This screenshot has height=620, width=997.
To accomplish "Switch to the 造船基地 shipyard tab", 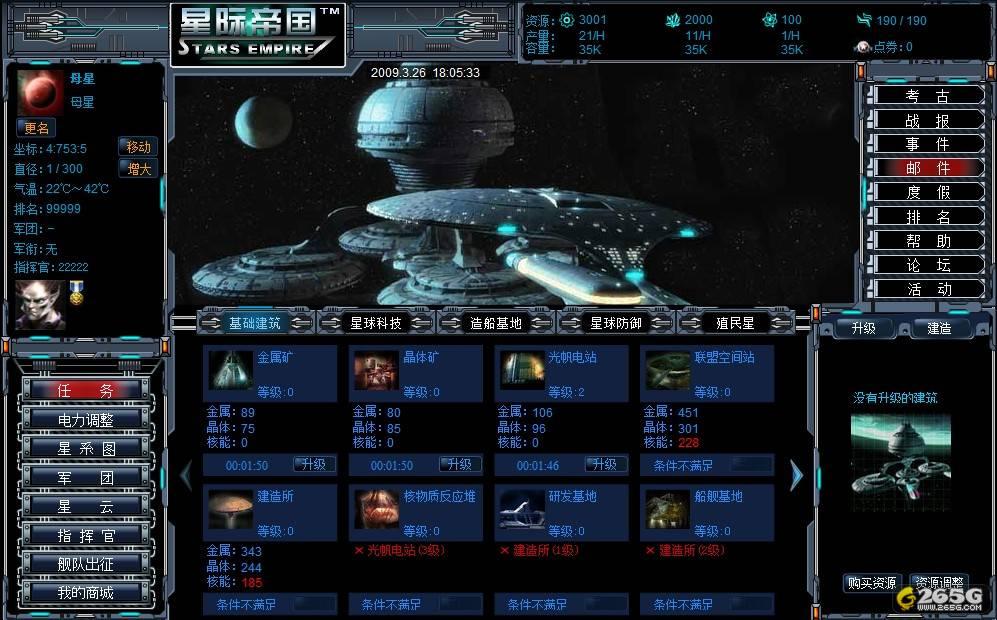I will pos(496,323).
